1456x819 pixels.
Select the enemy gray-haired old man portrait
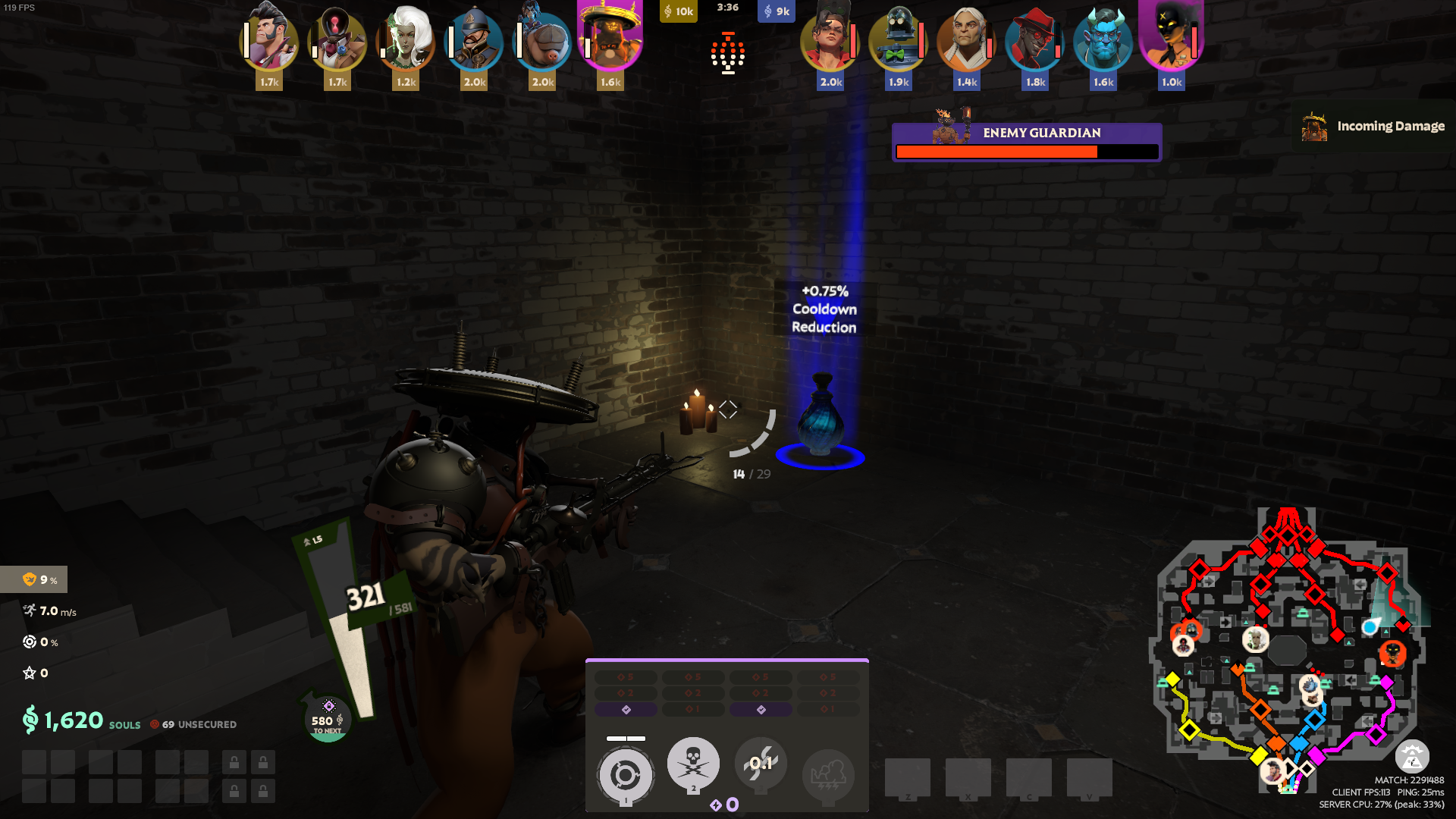click(967, 39)
